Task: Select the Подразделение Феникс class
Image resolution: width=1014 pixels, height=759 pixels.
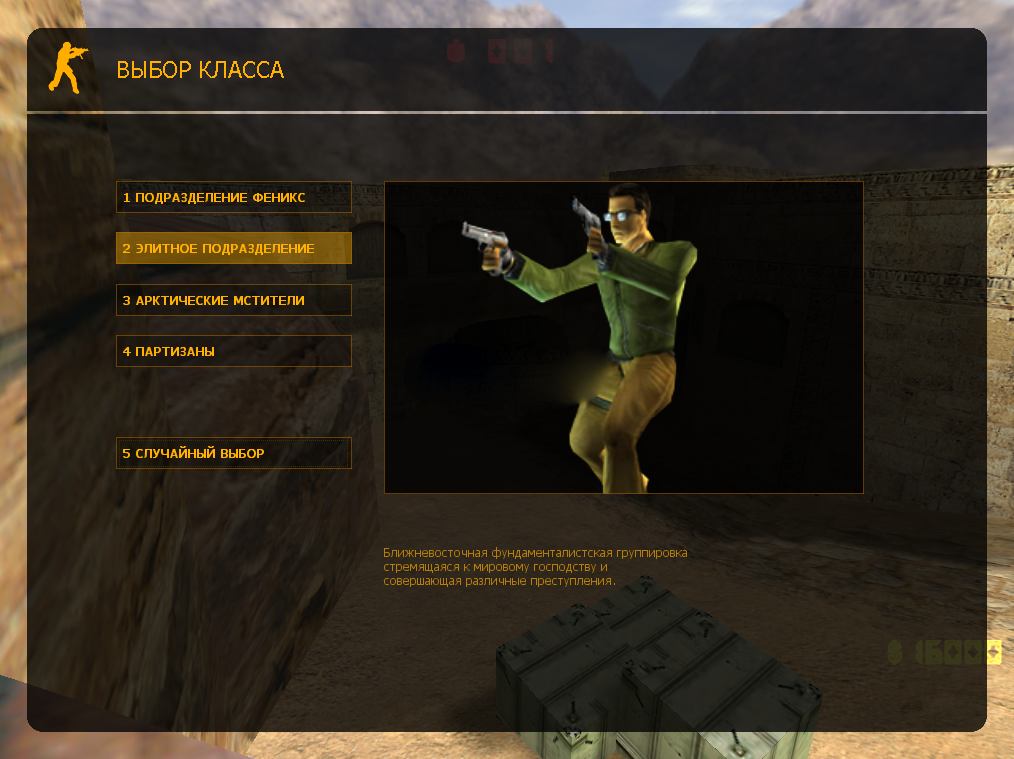Action: [233, 197]
